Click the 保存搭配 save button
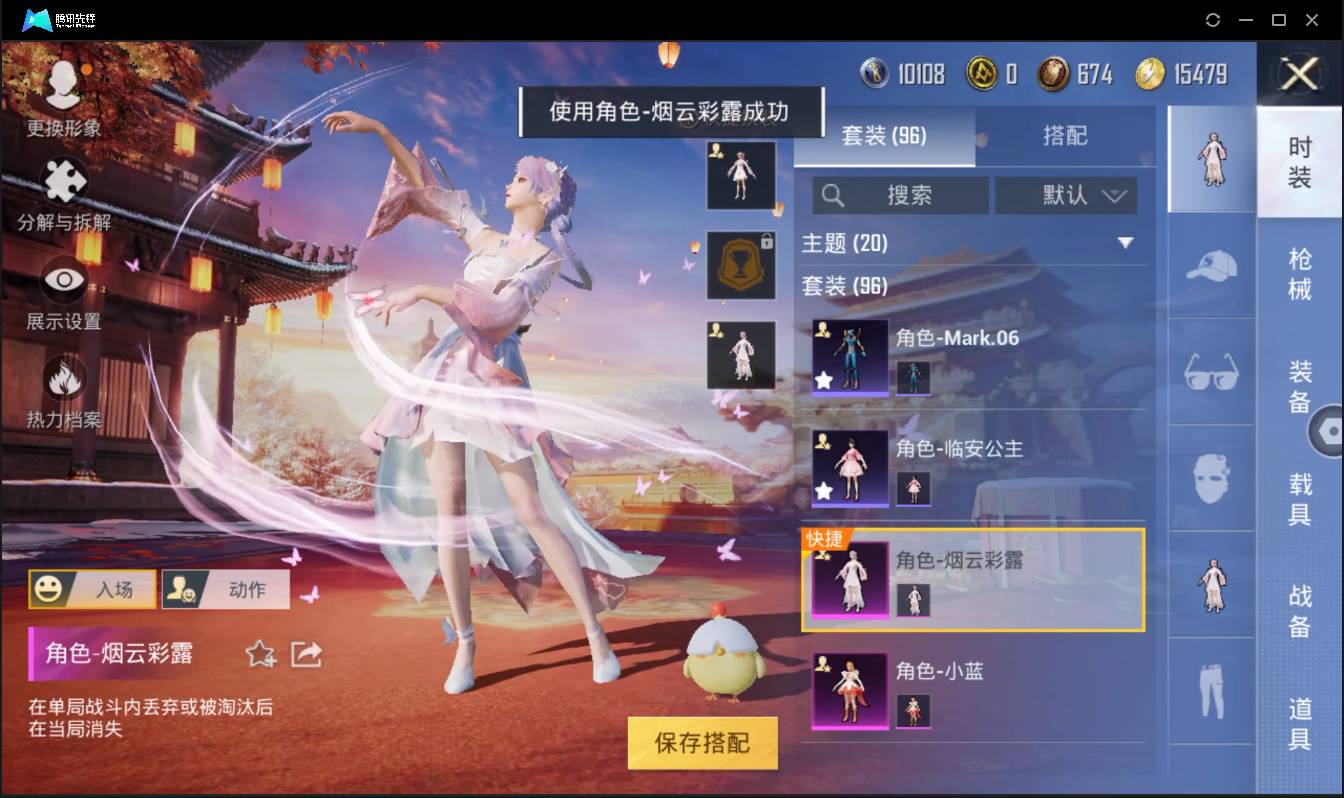This screenshot has width=1344, height=798. (x=702, y=743)
